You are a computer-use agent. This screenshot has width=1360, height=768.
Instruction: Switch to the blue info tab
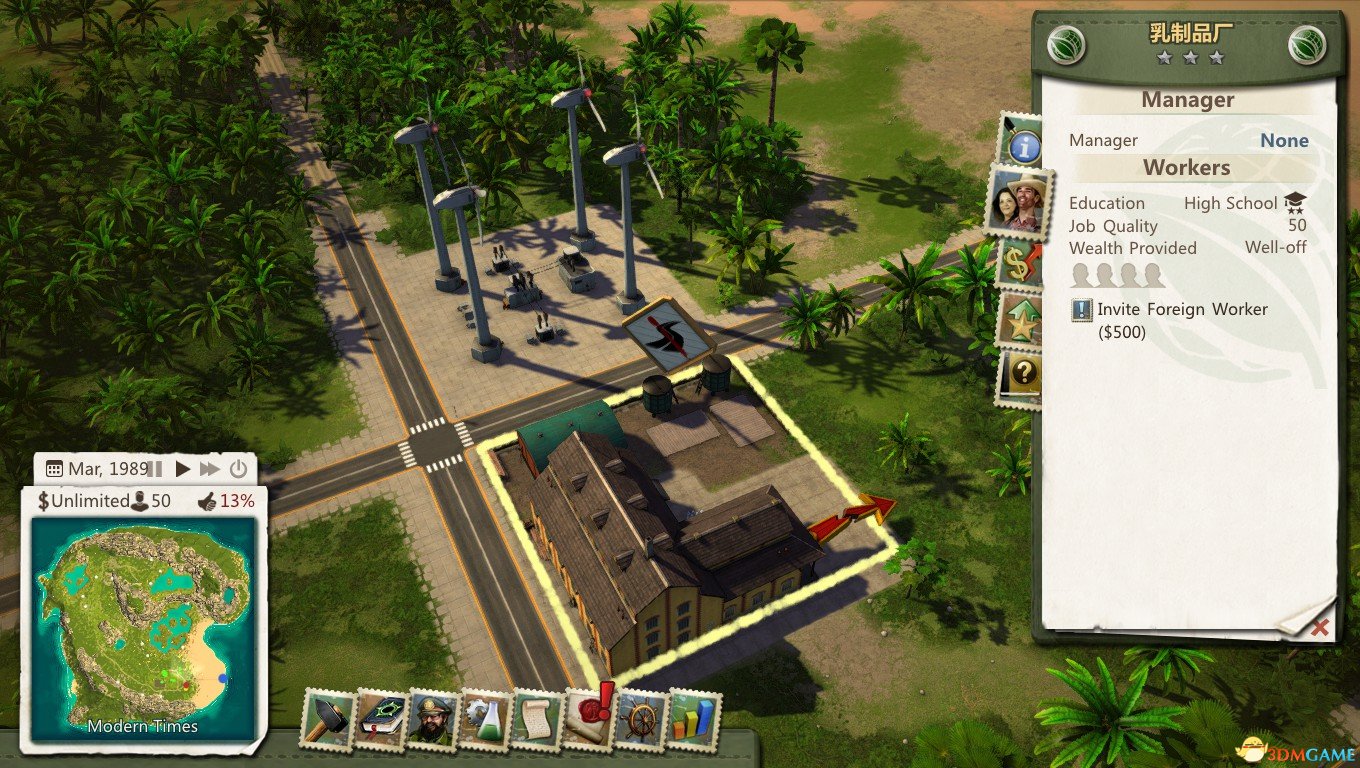1023,147
